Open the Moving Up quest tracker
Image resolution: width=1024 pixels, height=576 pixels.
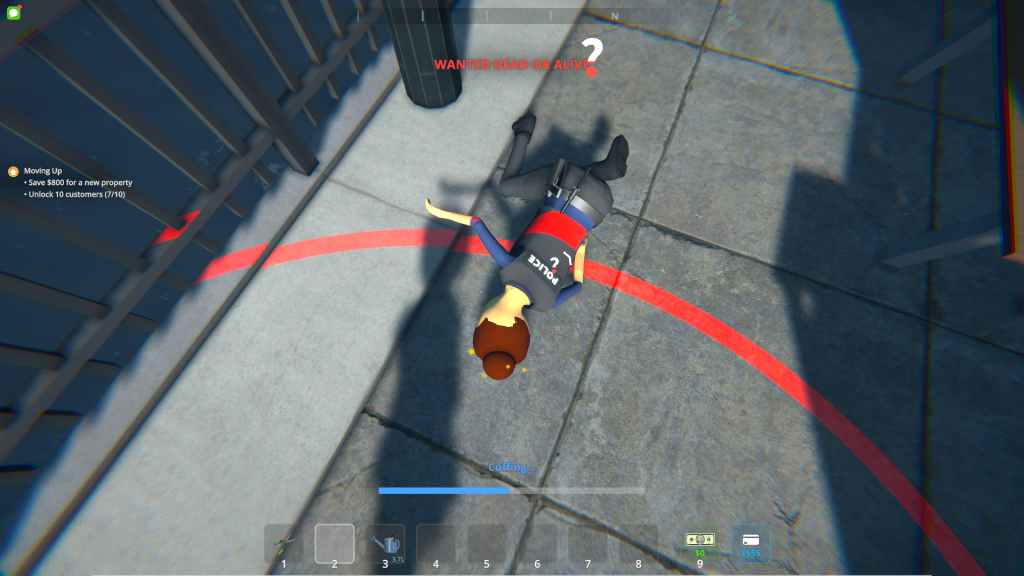click(43, 171)
